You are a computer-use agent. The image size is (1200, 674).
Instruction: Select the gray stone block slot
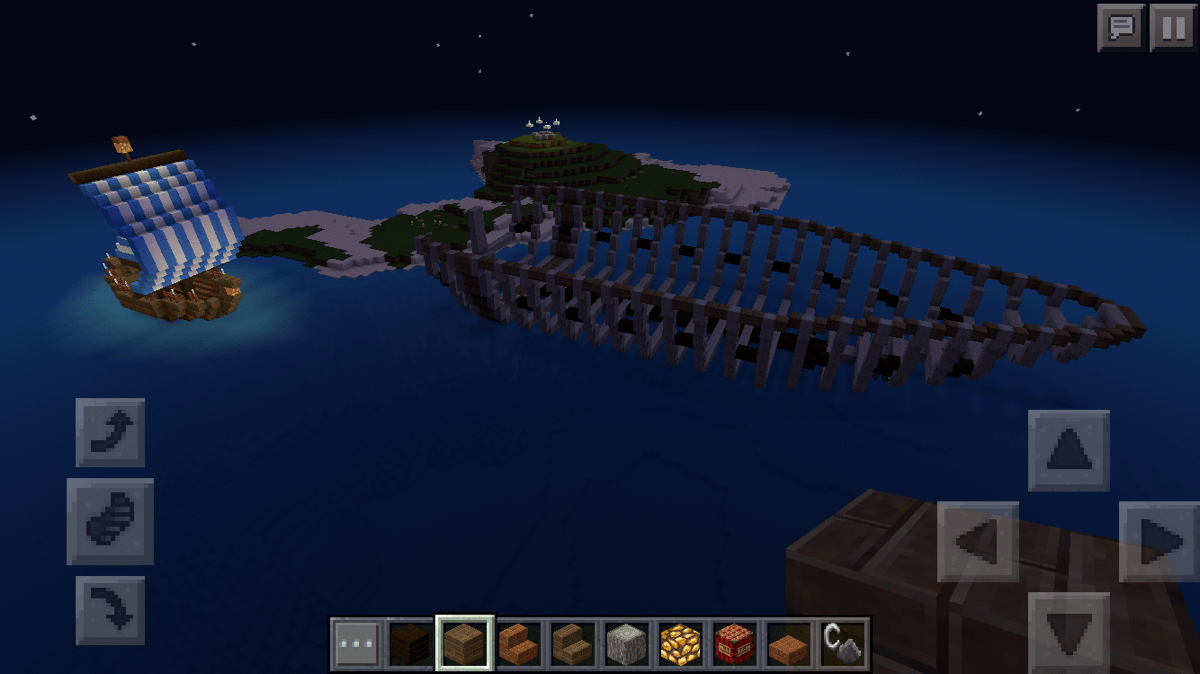[626, 643]
